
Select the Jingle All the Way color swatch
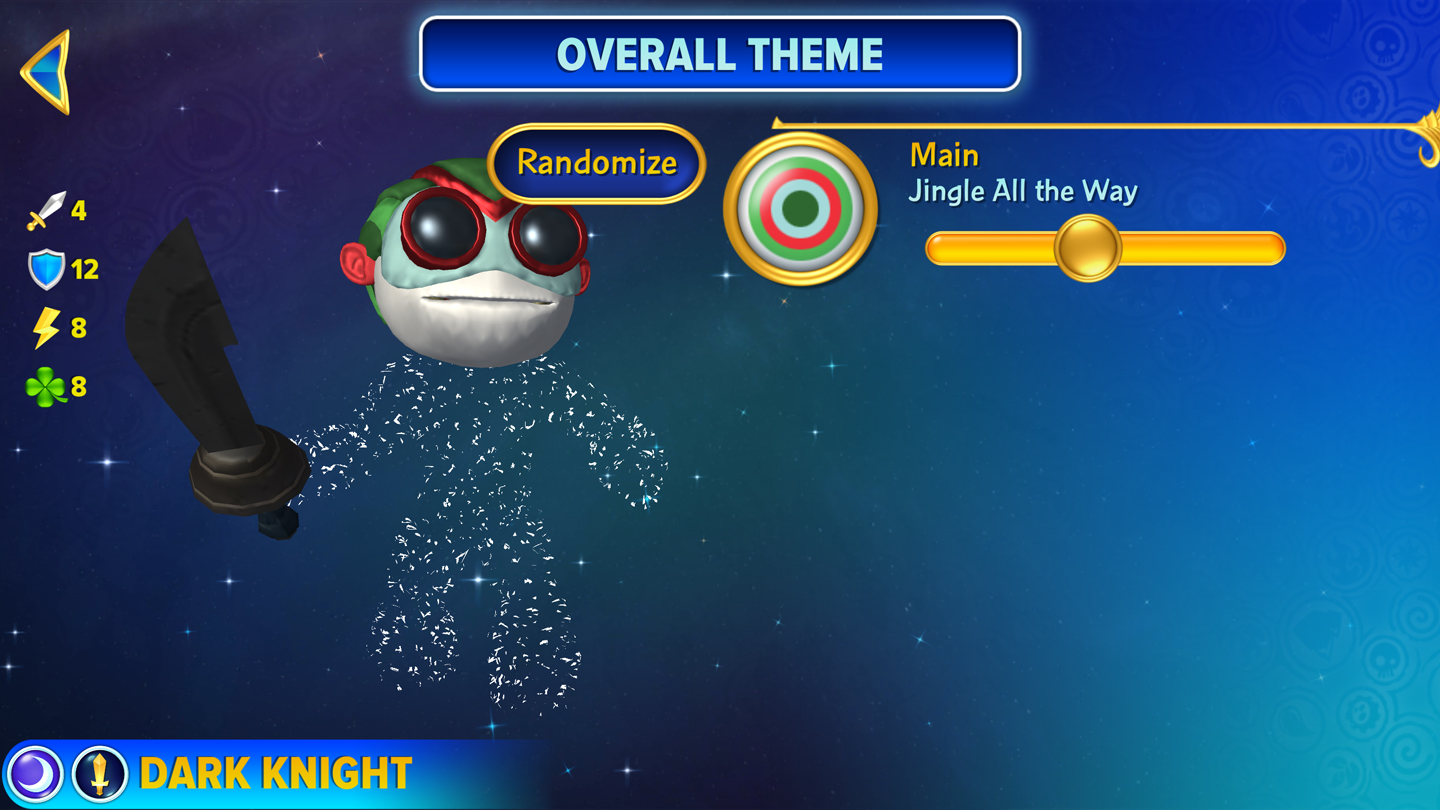(800, 208)
